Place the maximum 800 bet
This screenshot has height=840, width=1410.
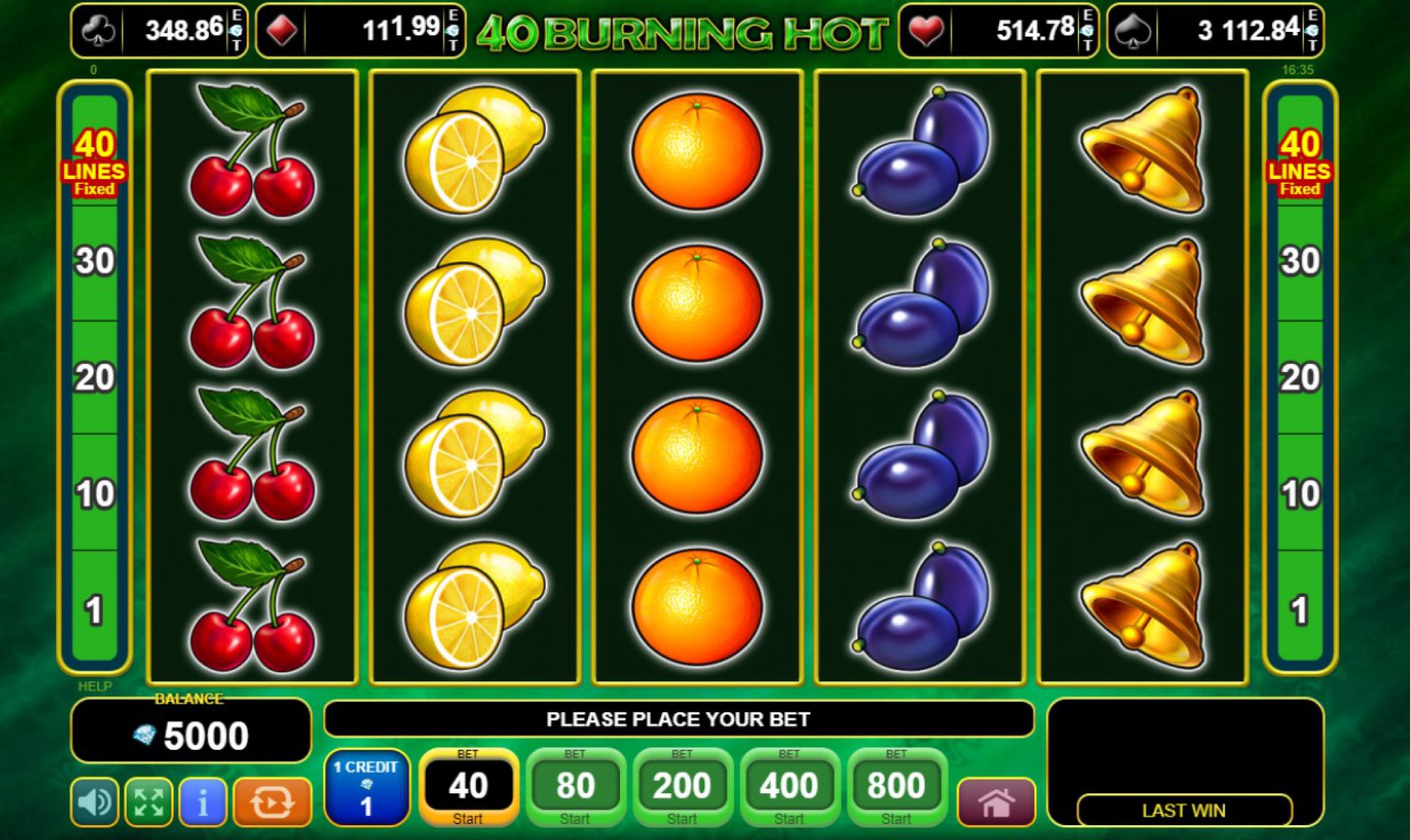(x=896, y=787)
